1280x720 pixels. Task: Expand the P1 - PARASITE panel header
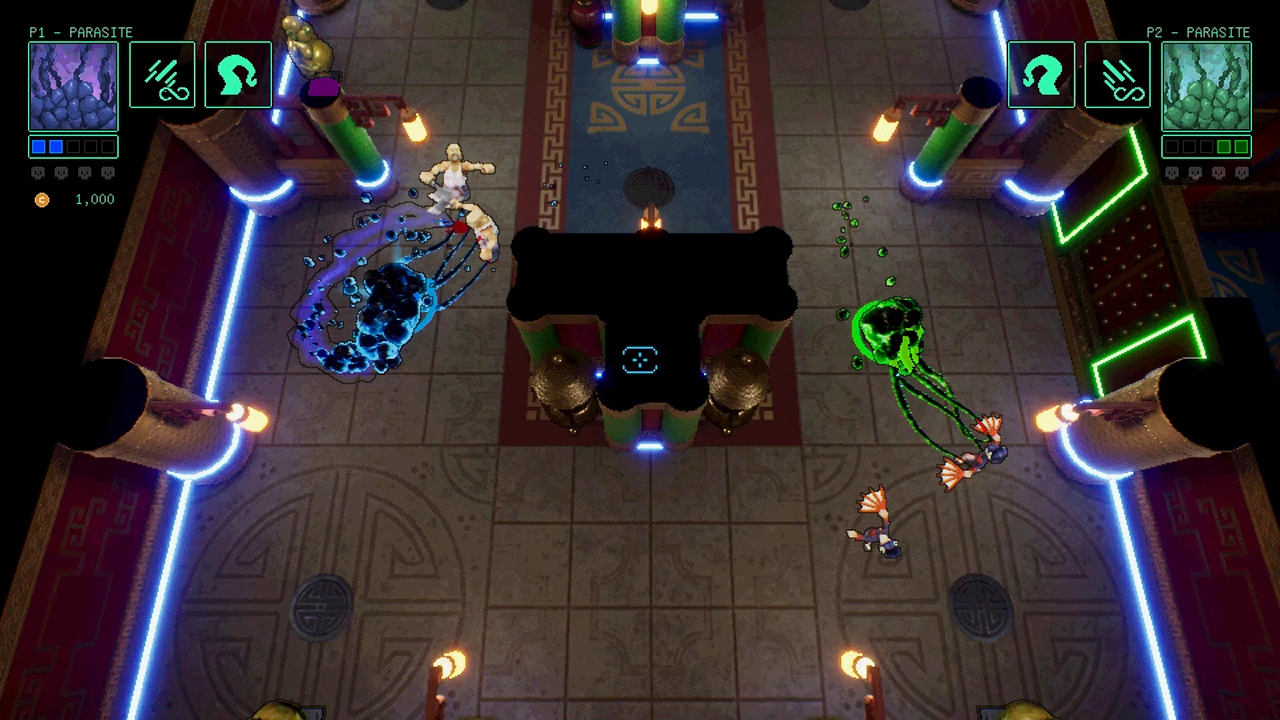[x=79, y=32]
